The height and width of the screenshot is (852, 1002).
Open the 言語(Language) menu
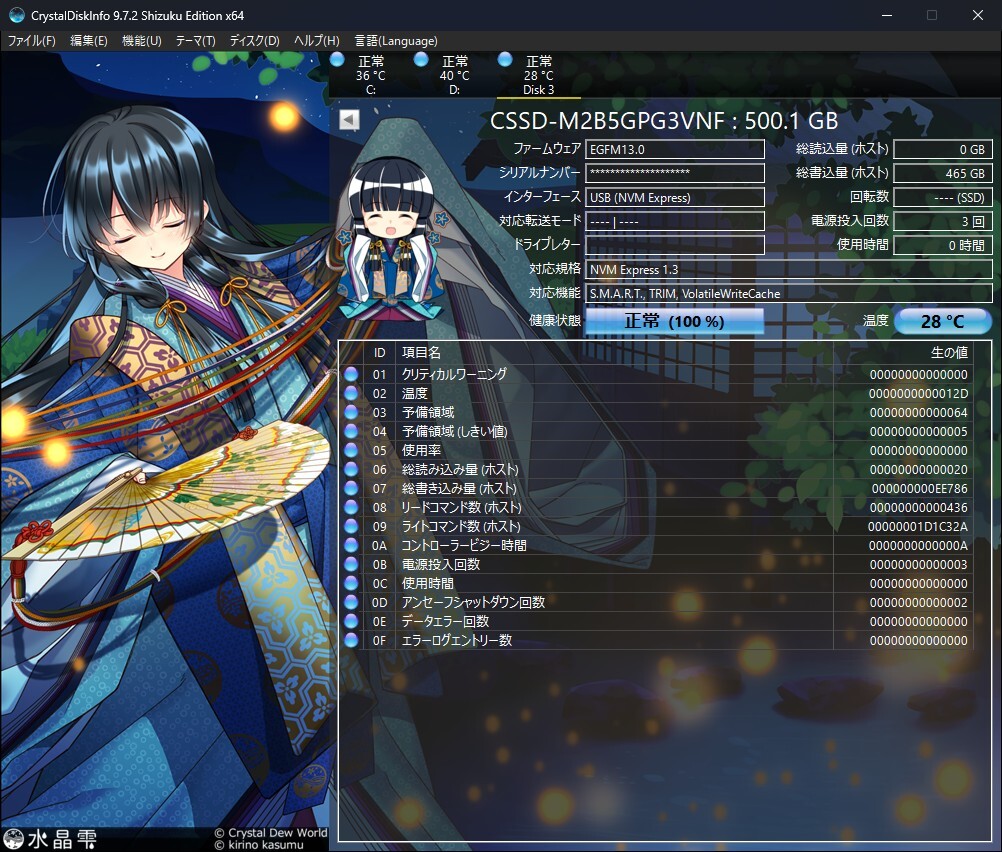[x=396, y=41]
